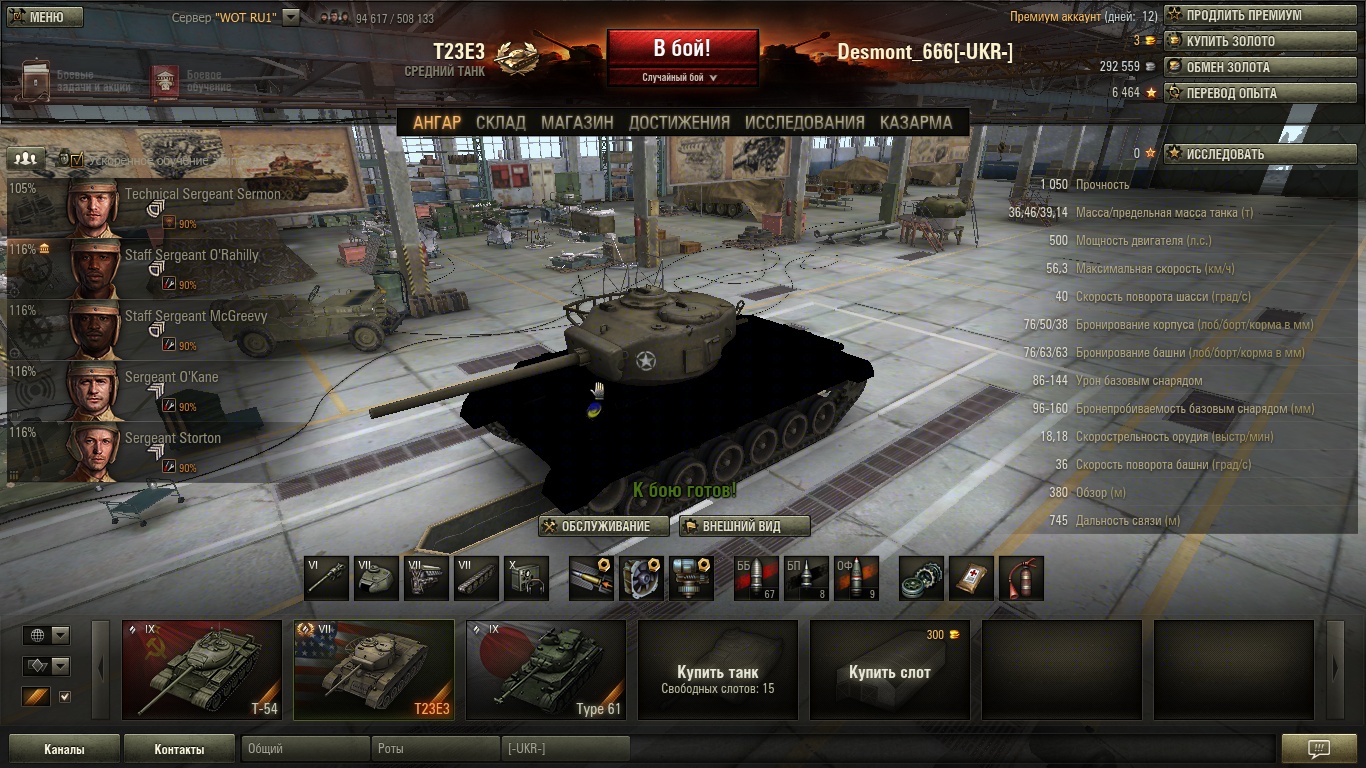Select the T-54 tank in carousel
Viewport: 1366px width, 768px height.
tap(202, 669)
